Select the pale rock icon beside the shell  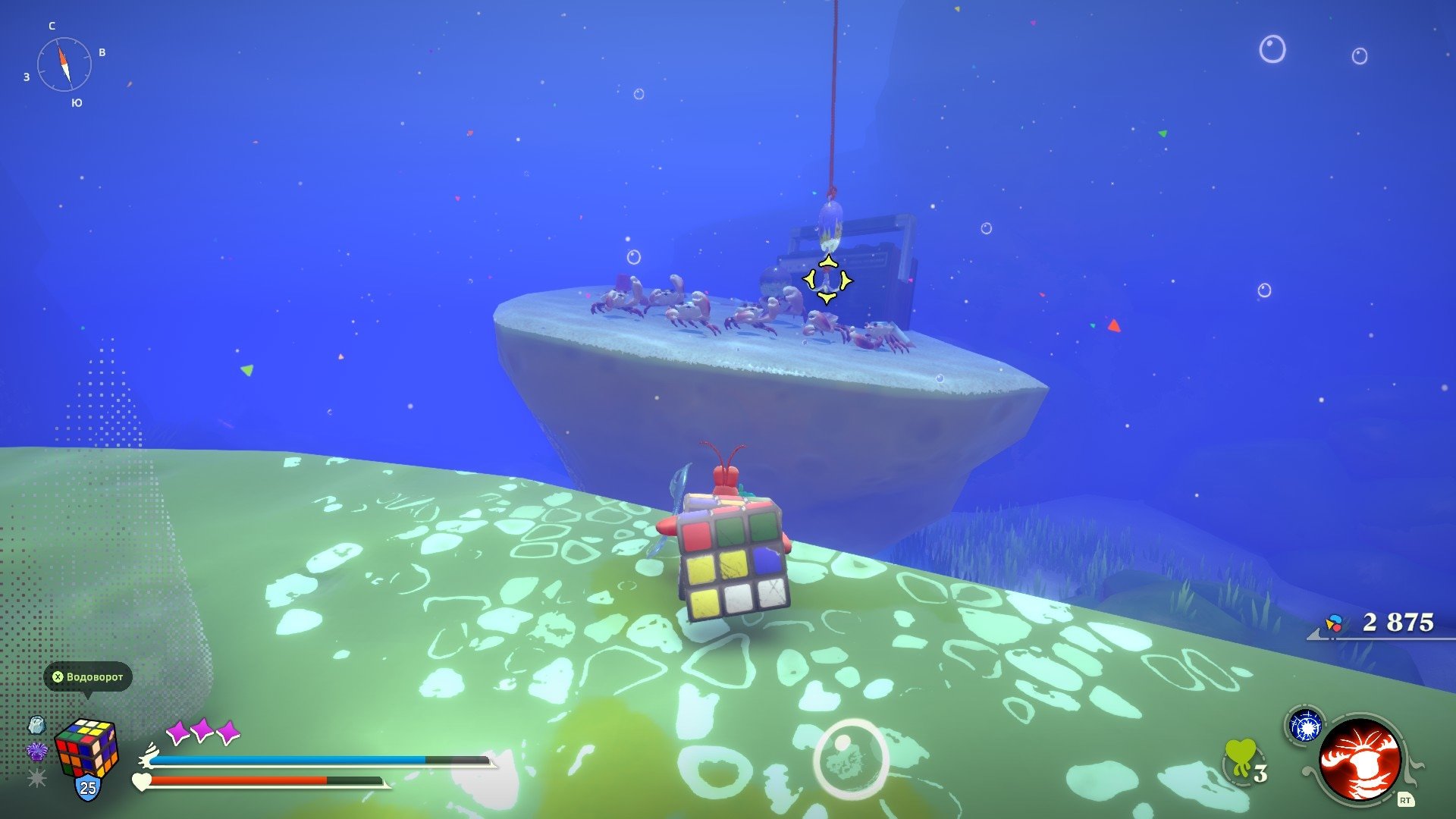36,725
